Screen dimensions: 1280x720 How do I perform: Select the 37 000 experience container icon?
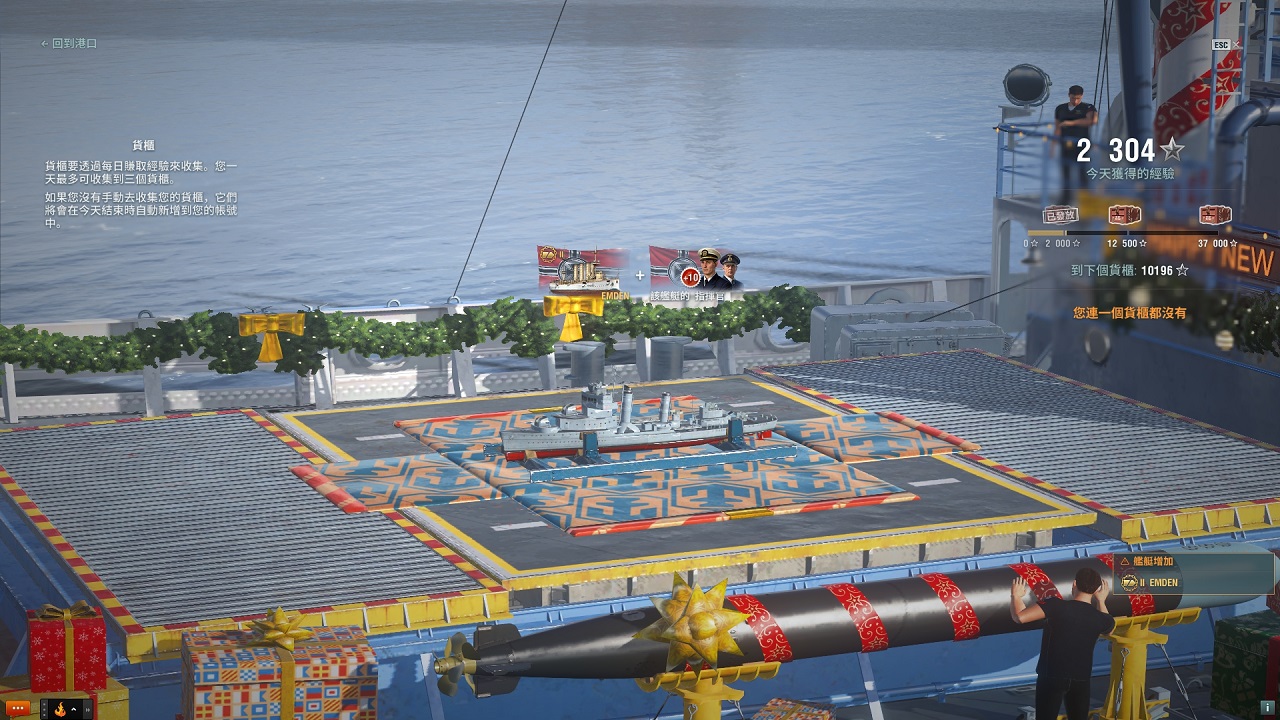tap(1215, 215)
